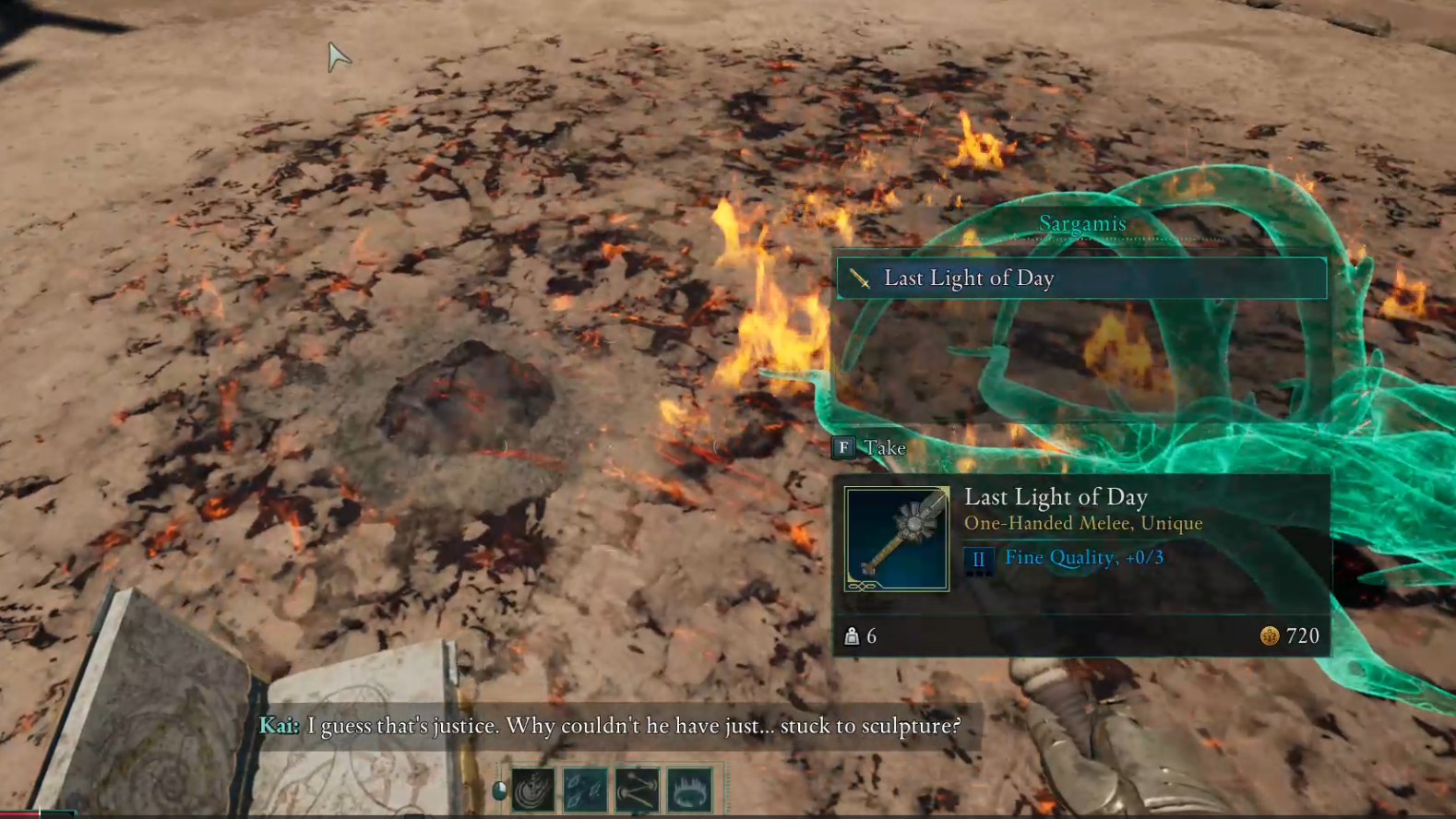
Task: Activate the swirling flame spell icon
Action: (x=533, y=790)
